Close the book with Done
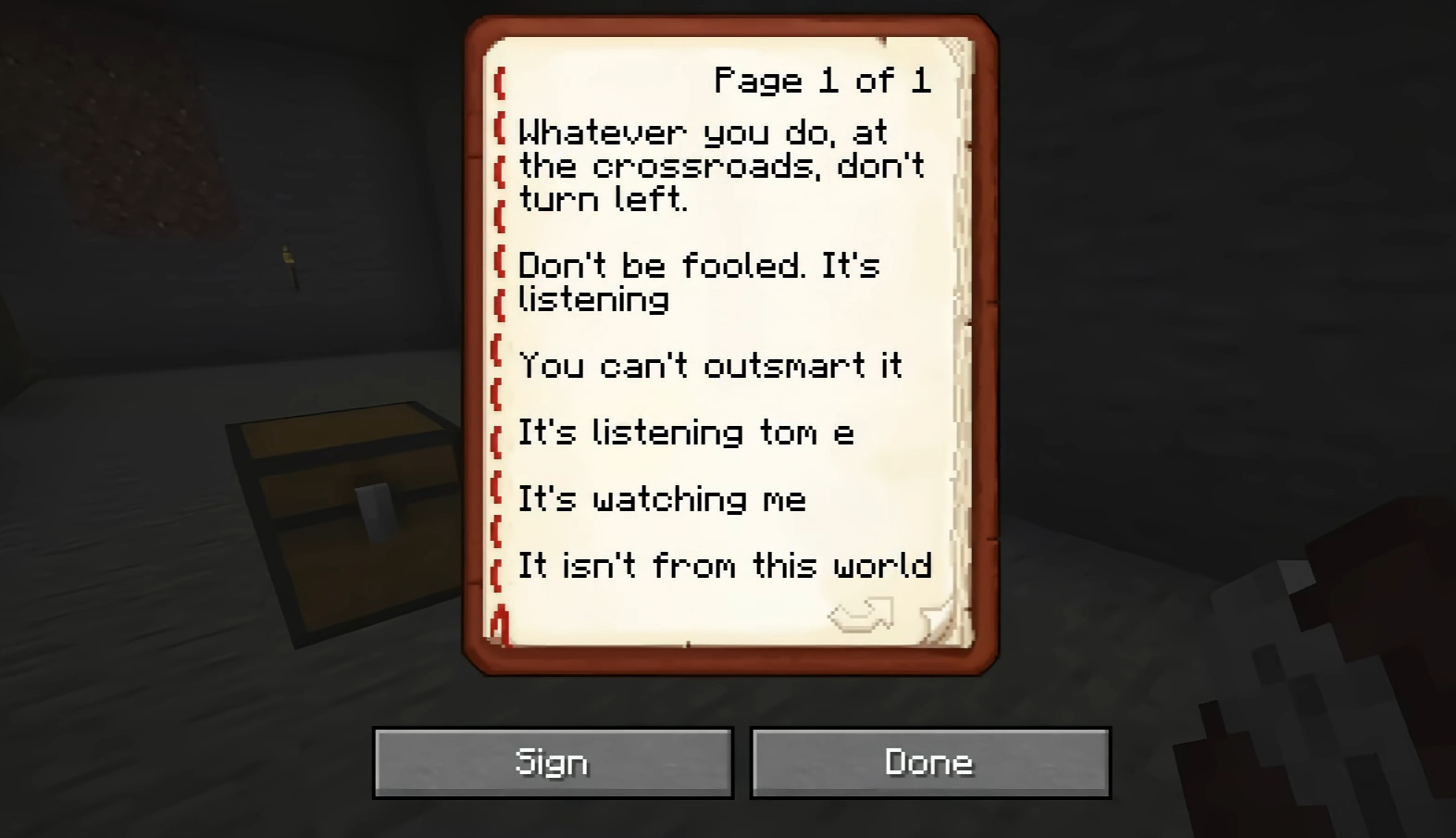1456x838 pixels. tap(929, 762)
